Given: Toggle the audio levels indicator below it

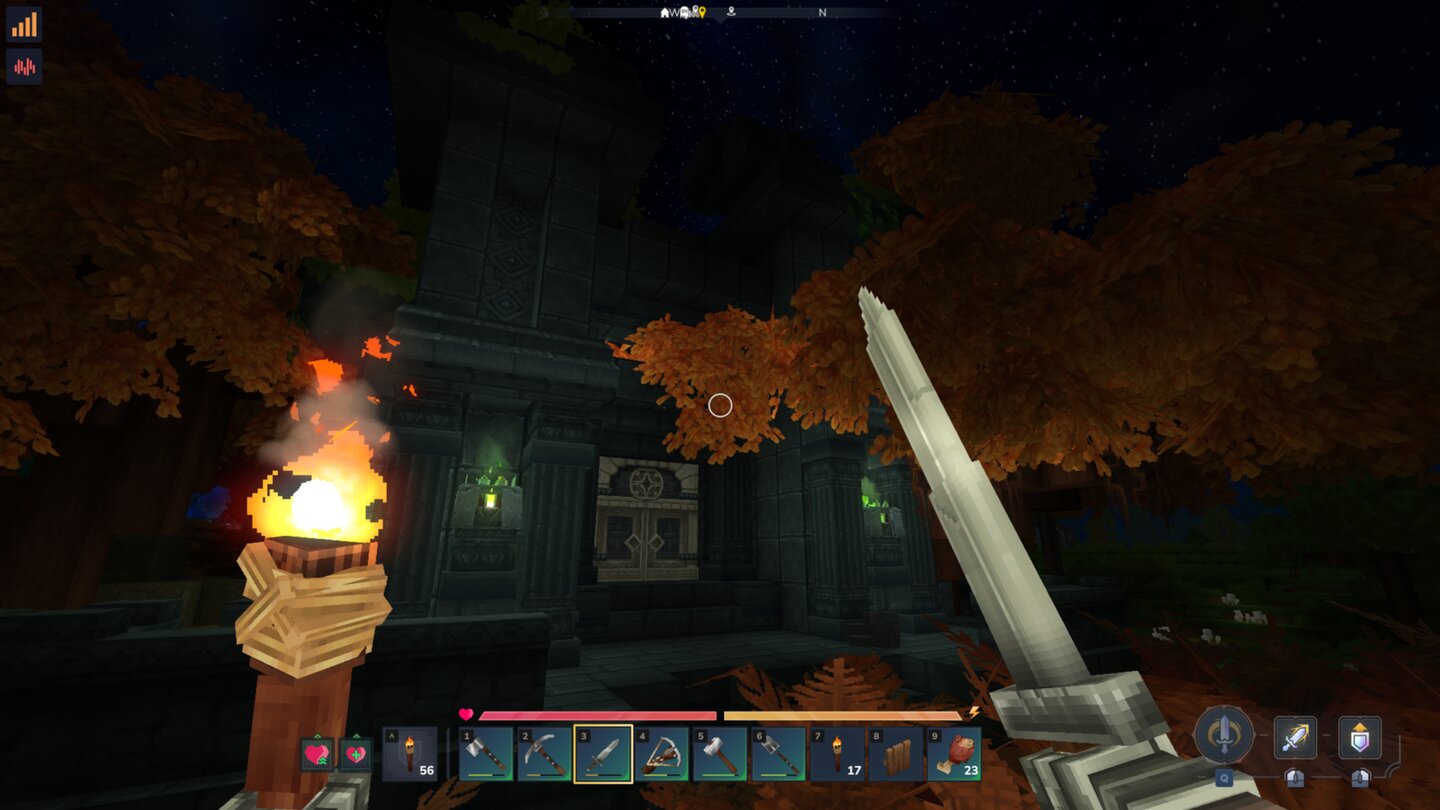Looking at the screenshot, I should click(x=25, y=65).
